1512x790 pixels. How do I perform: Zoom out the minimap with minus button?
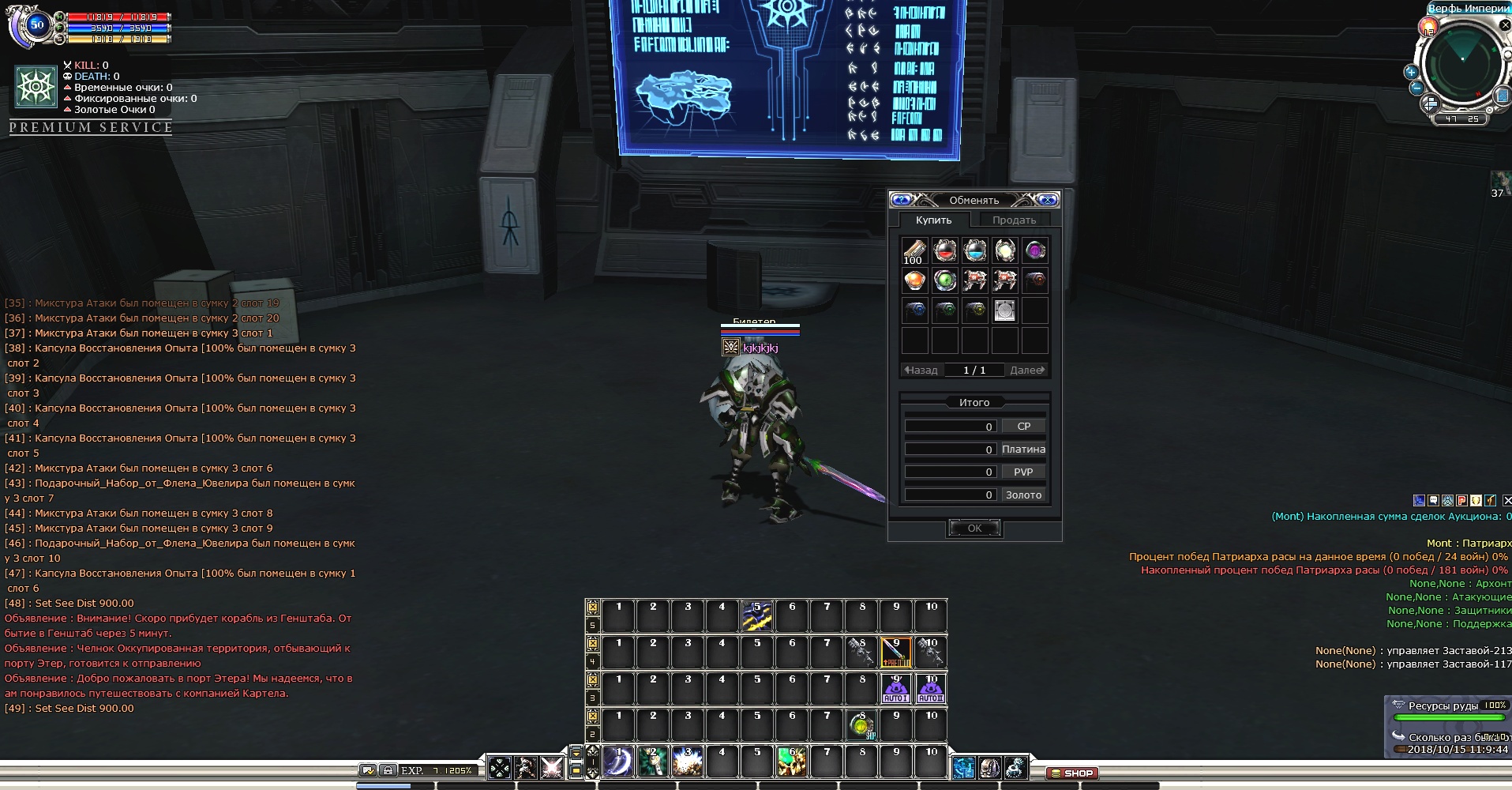[1416, 88]
